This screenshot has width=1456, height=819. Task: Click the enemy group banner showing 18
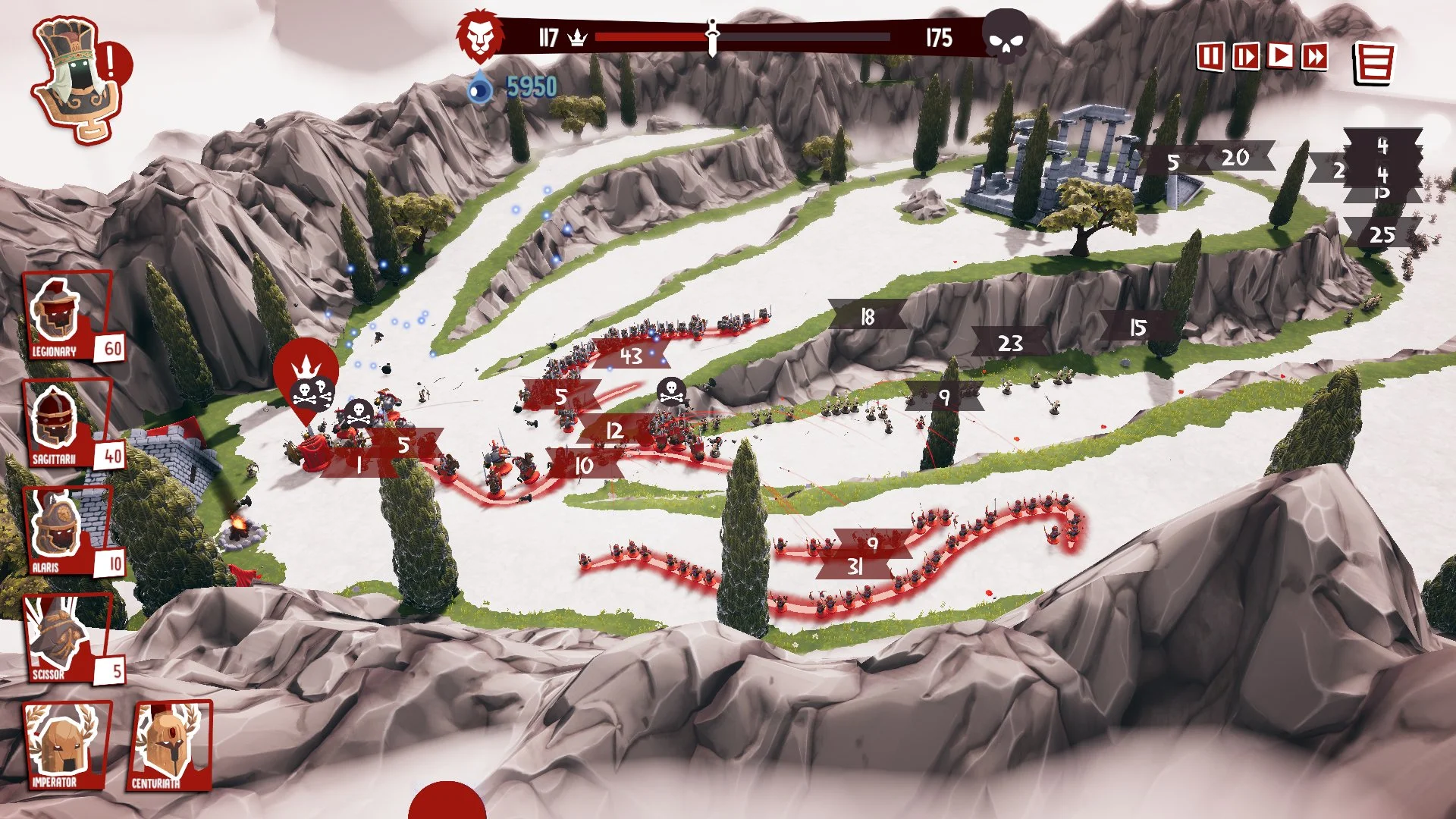pos(868,317)
